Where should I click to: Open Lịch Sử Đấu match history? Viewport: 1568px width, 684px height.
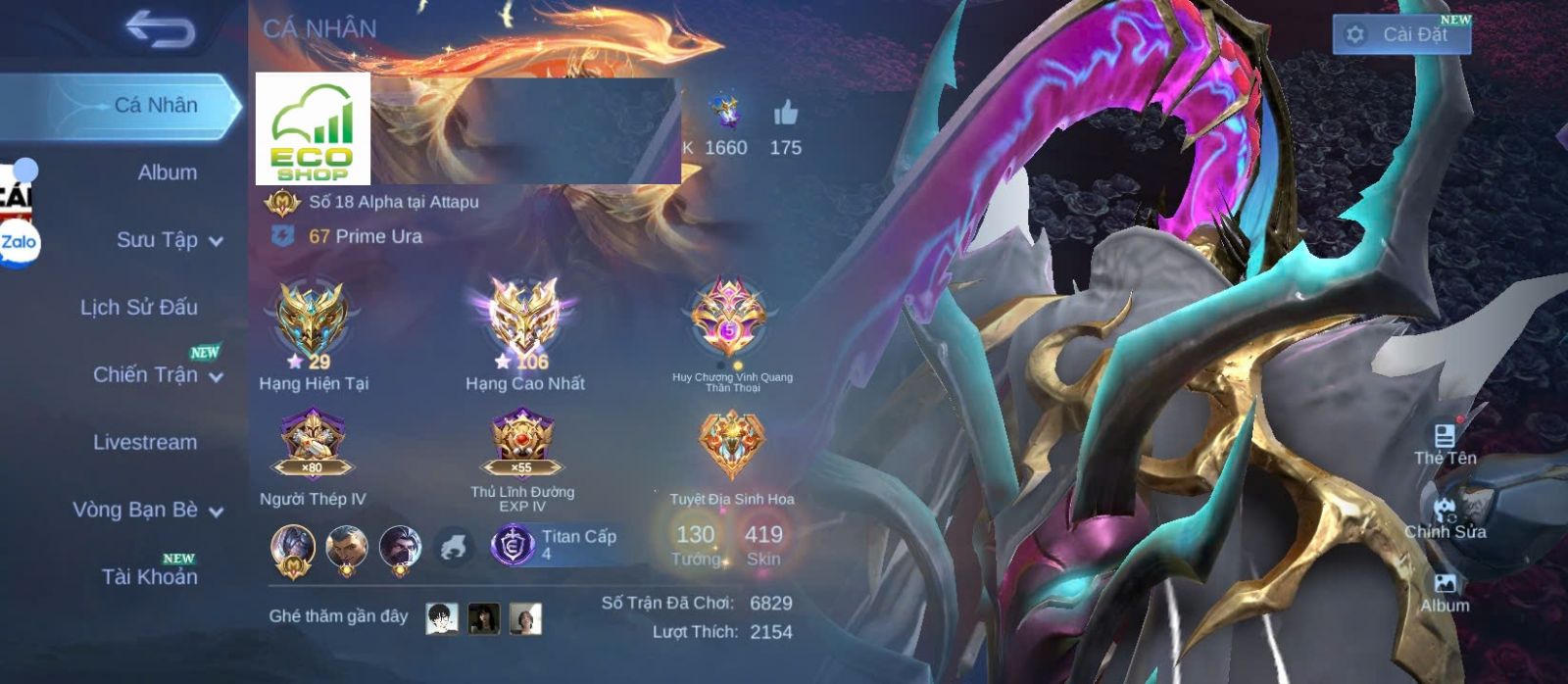pos(138,308)
